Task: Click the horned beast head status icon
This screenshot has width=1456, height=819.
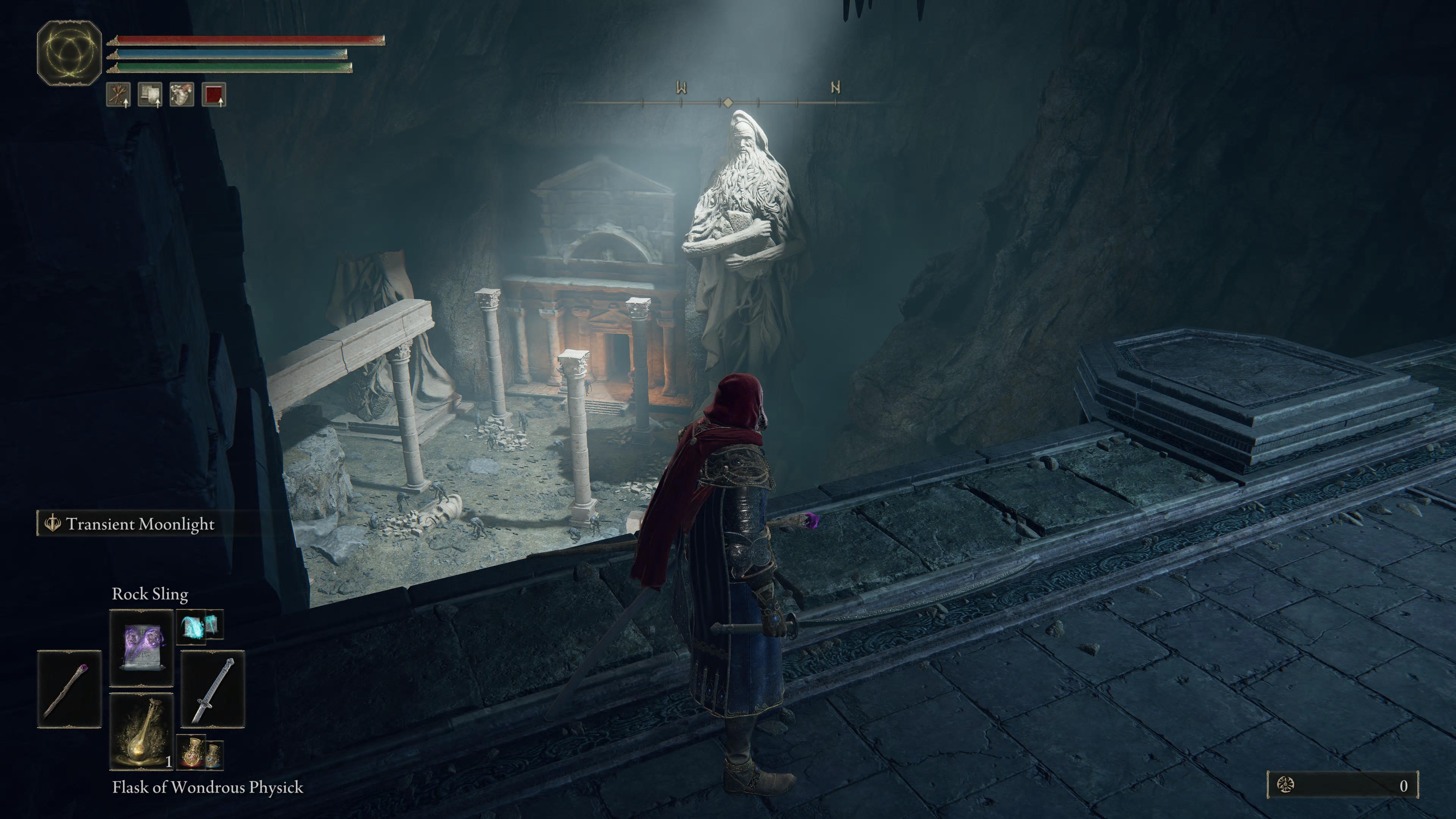Action: tap(182, 94)
